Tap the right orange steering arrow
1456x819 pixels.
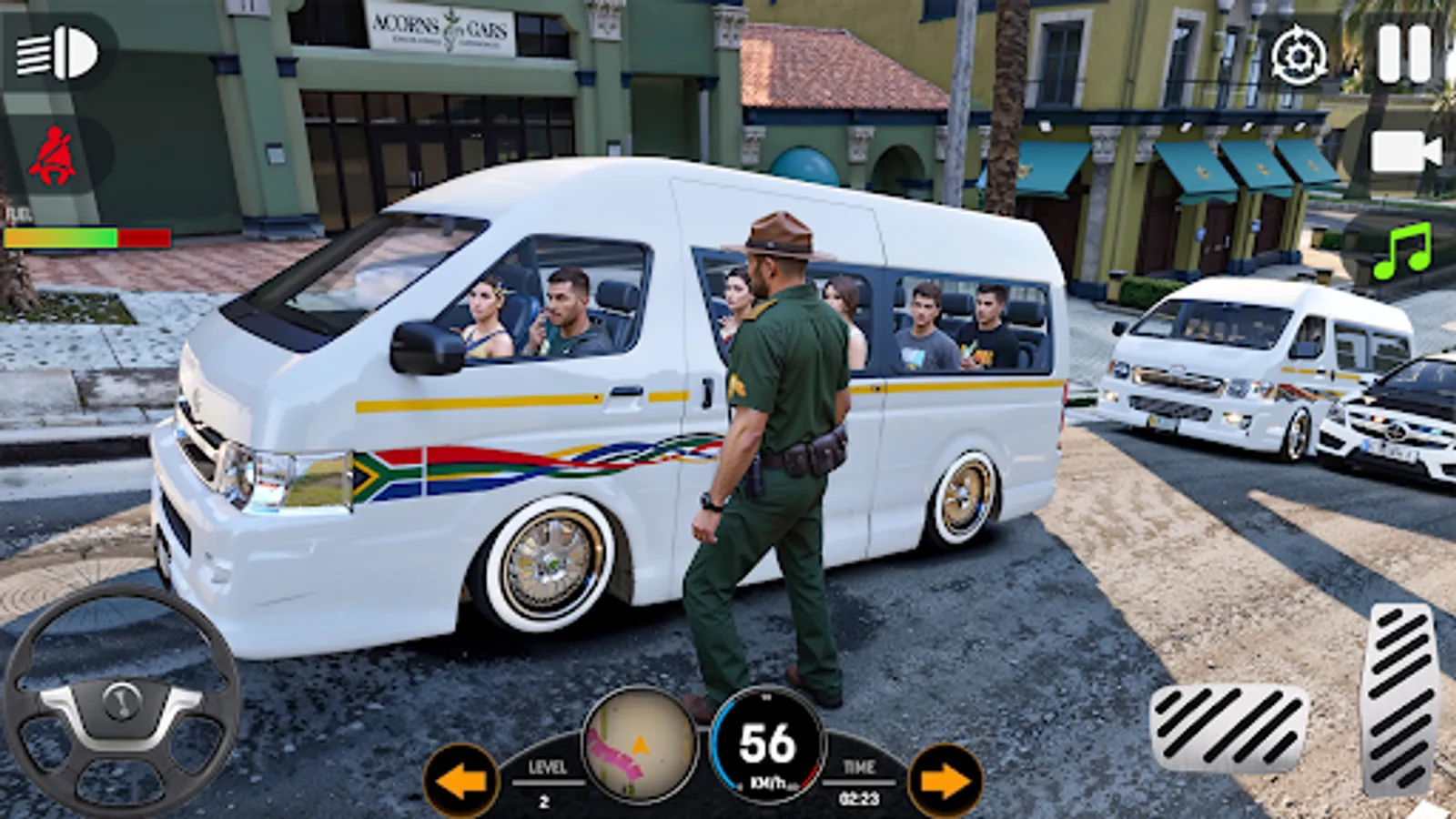(946, 778)
